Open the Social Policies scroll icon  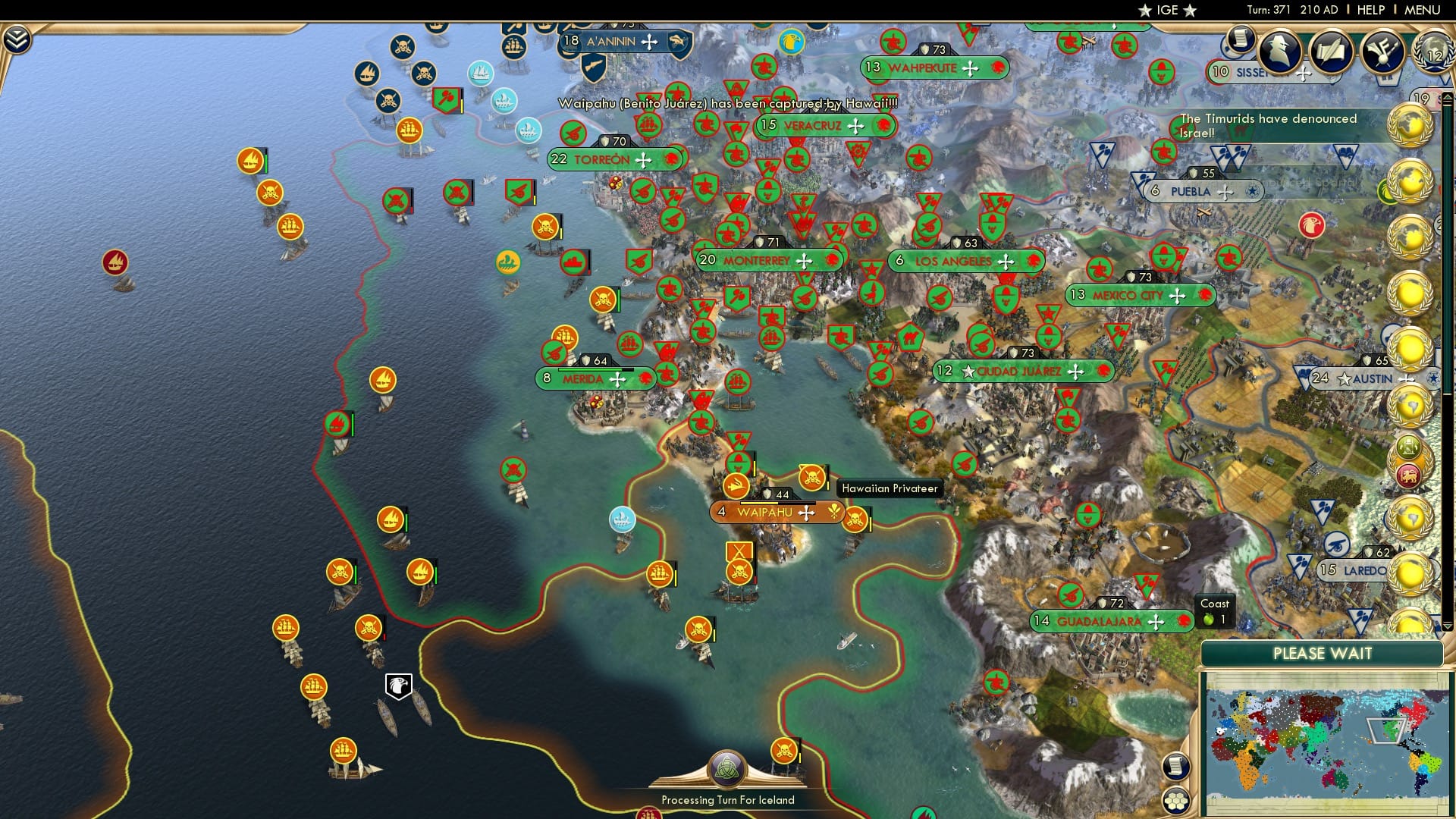[1332, 51]
